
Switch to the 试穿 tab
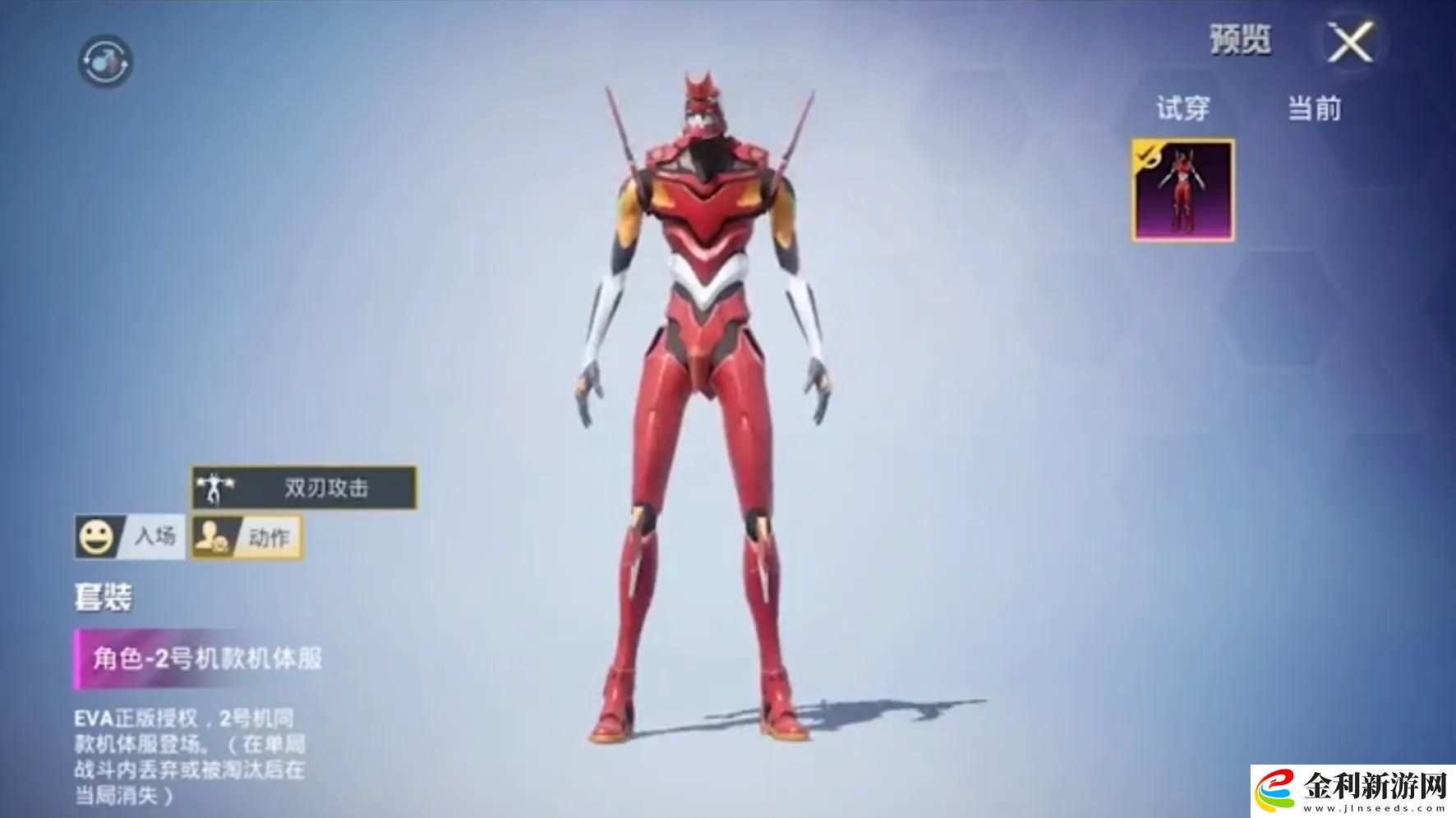tap(1182, 108)
